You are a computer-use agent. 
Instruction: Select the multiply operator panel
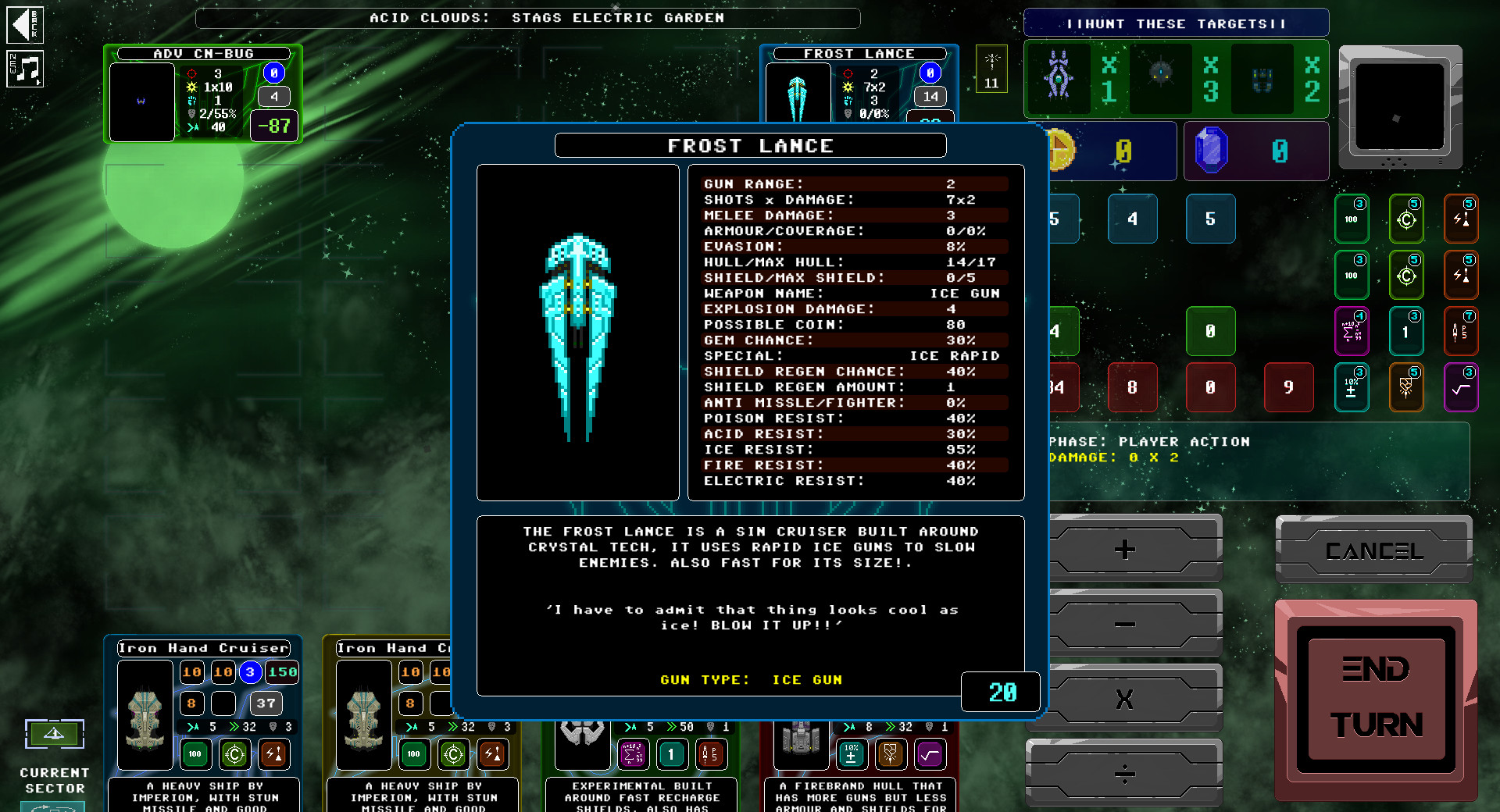tap(1123, 699)
